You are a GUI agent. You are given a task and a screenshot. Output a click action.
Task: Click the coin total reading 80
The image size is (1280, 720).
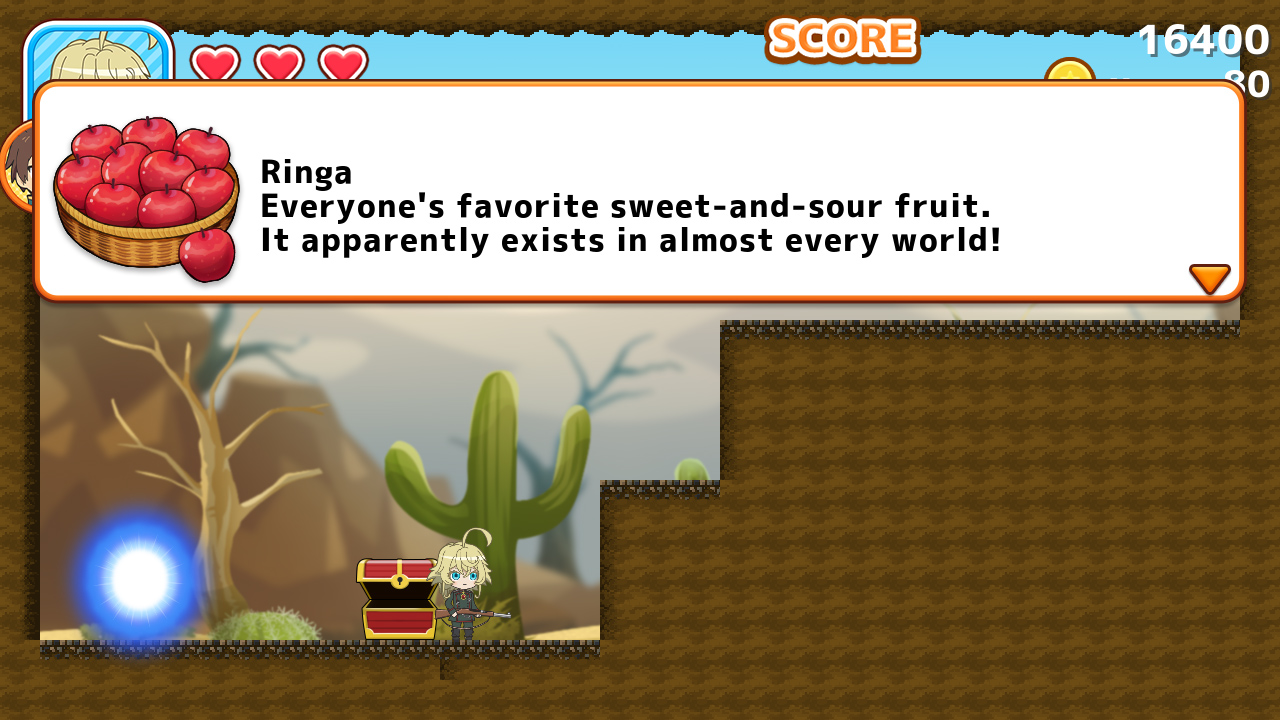(1246, 84)
